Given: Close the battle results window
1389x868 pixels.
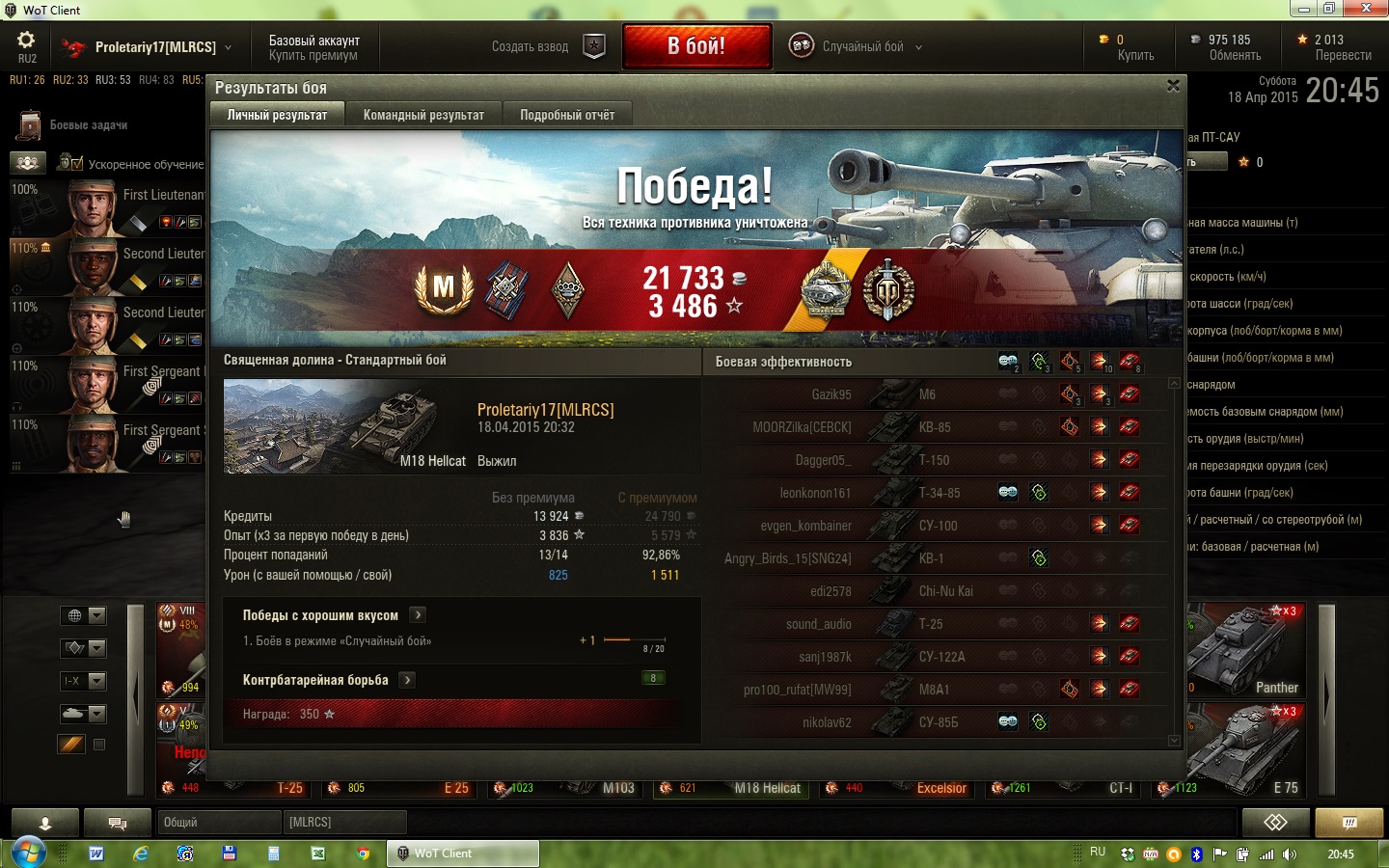Looking at the screenshot, I should coord(1173,86).
